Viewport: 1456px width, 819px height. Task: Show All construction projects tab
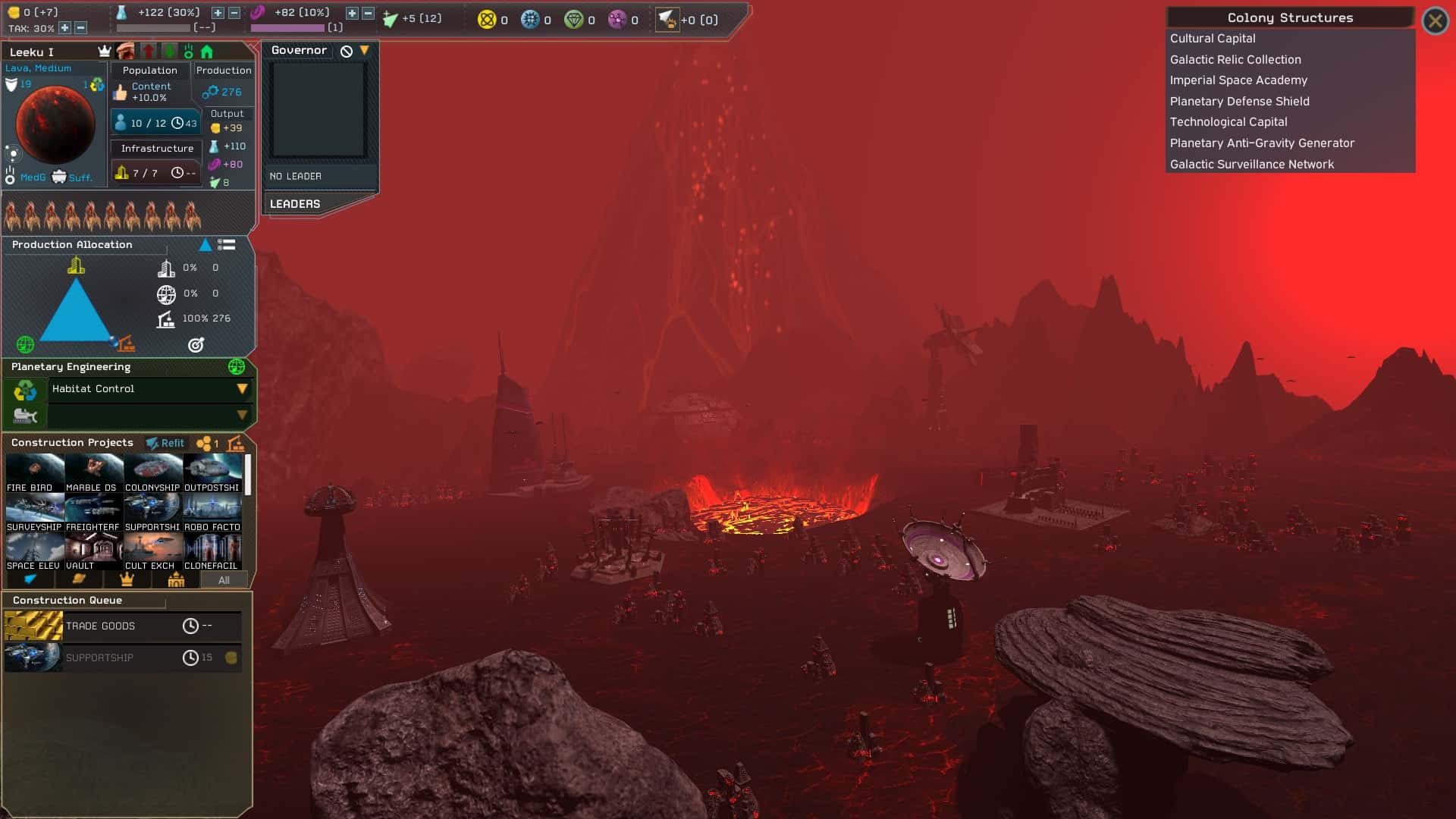click(x=224, y=580)
